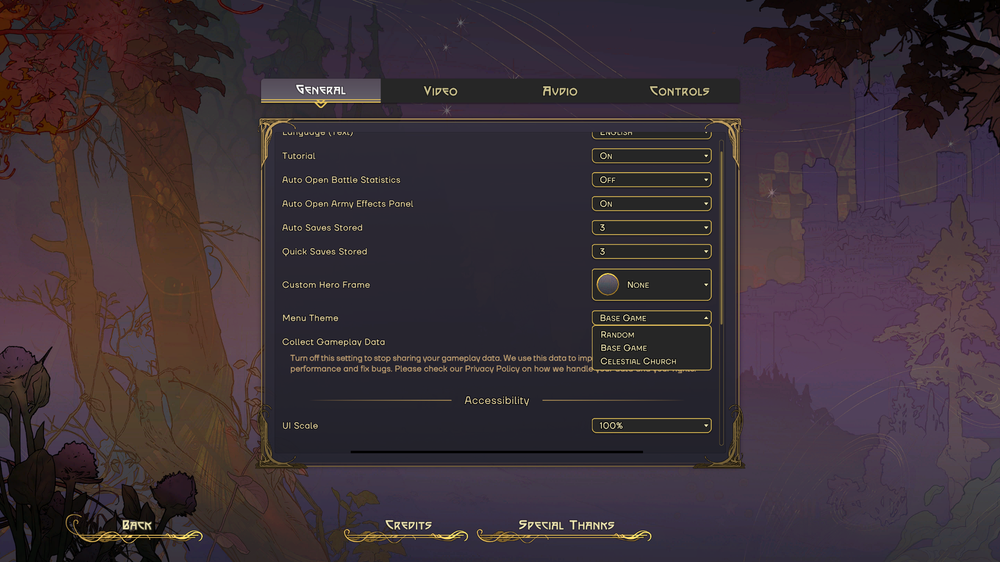Switch to the General tab

pyautogui.click(x=320, y=91)
